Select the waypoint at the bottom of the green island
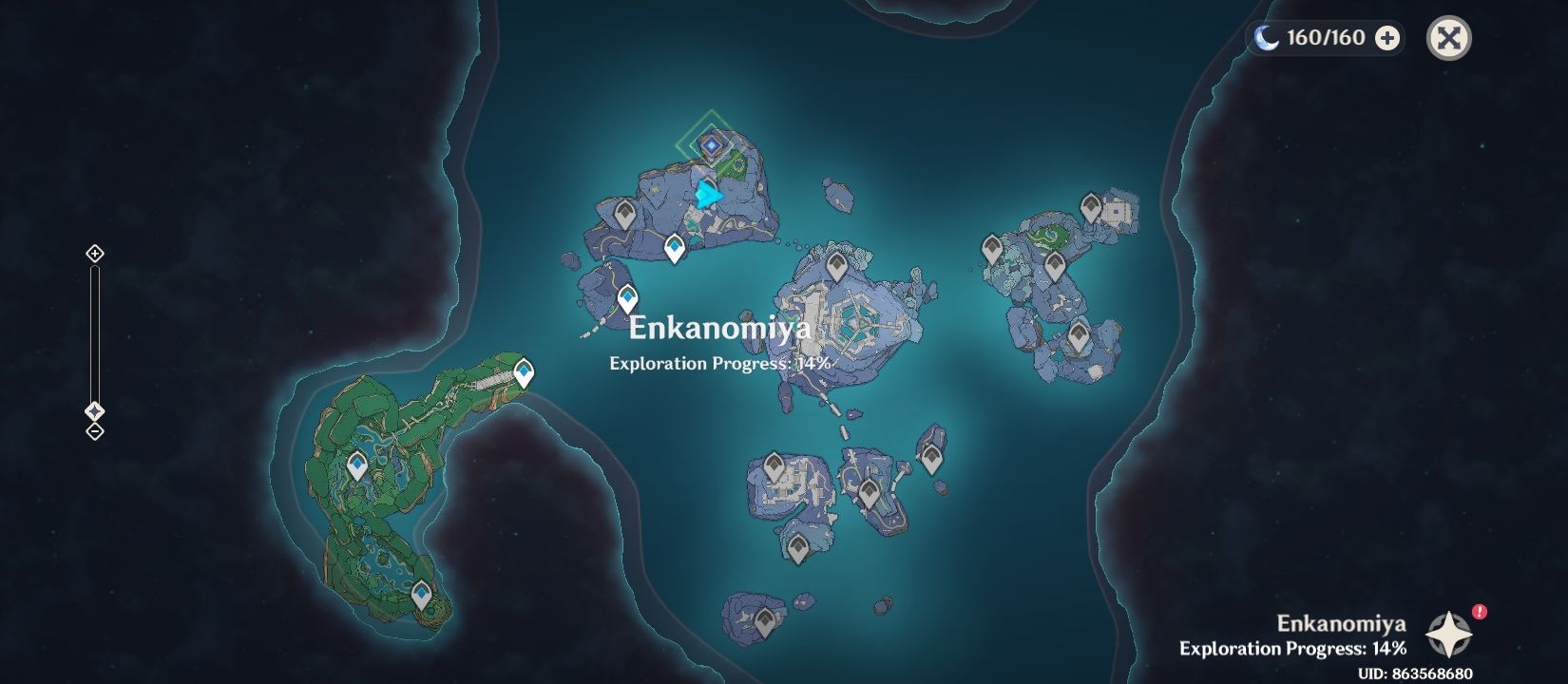Screen dimensions: 1568x684 [x=420, y=591]
